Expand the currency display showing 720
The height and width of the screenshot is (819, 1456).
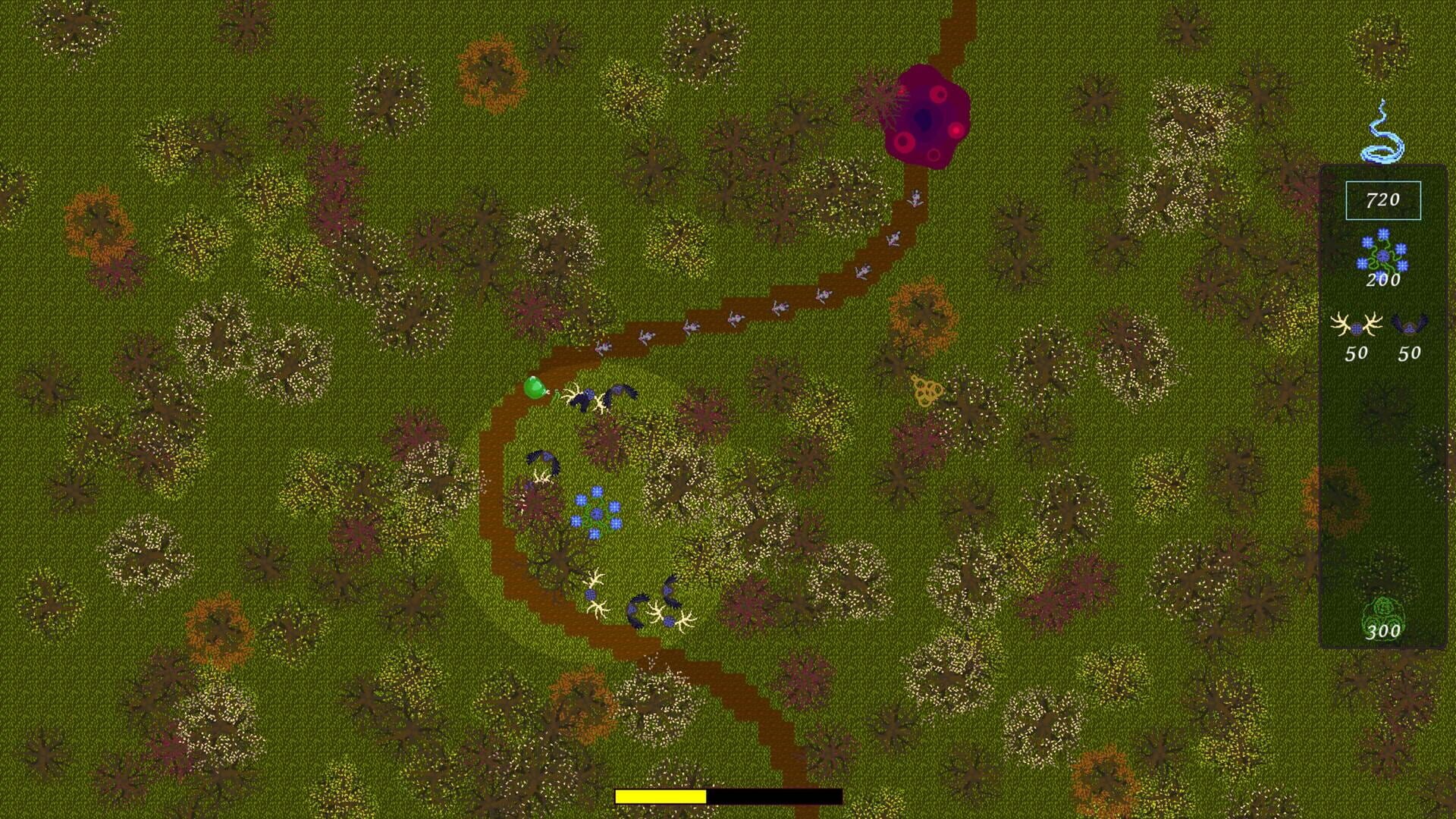[1384, 201]
